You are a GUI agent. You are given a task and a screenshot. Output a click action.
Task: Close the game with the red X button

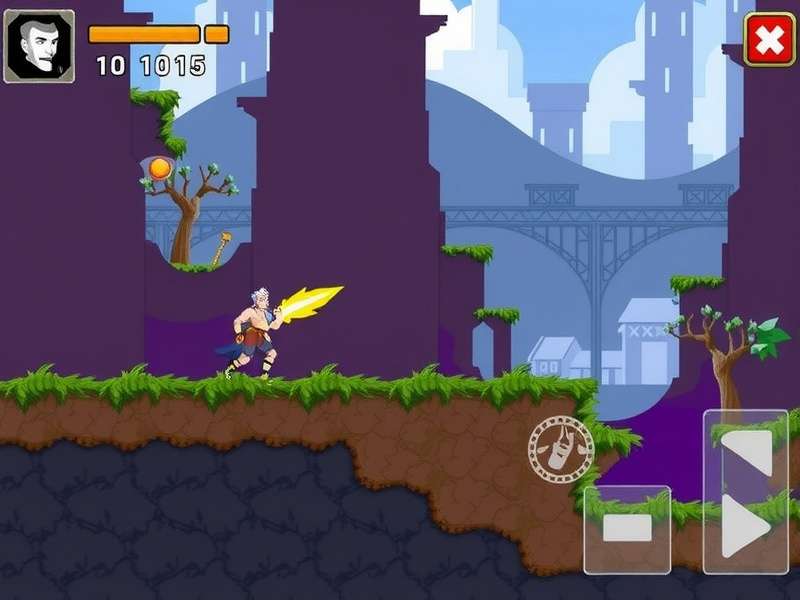[769, 40]
